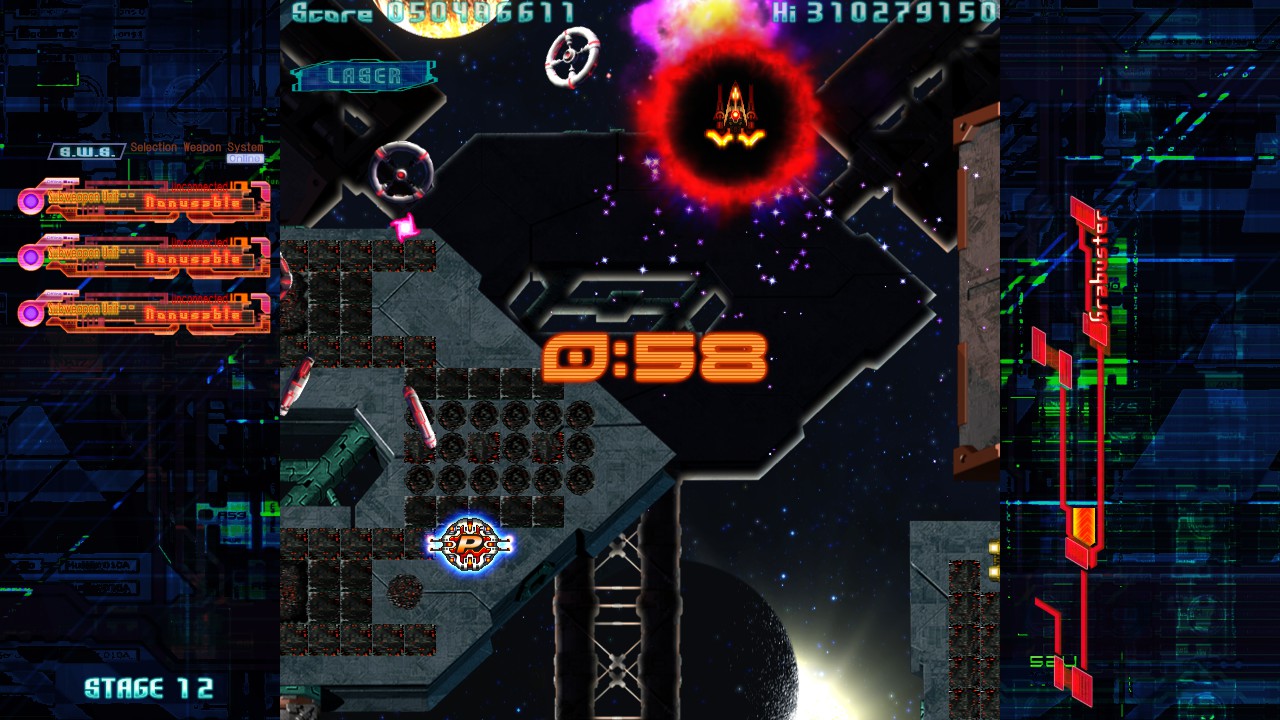This screenshot has width=1280, height=720.
Task: Select the LASER weapon indicator
Action: coord(364,76)
